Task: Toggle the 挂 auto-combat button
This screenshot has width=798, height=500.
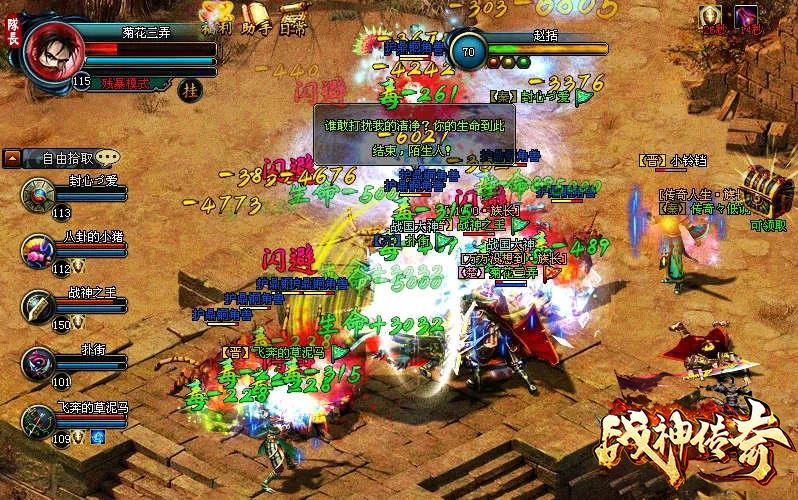Action: point(188,89)
